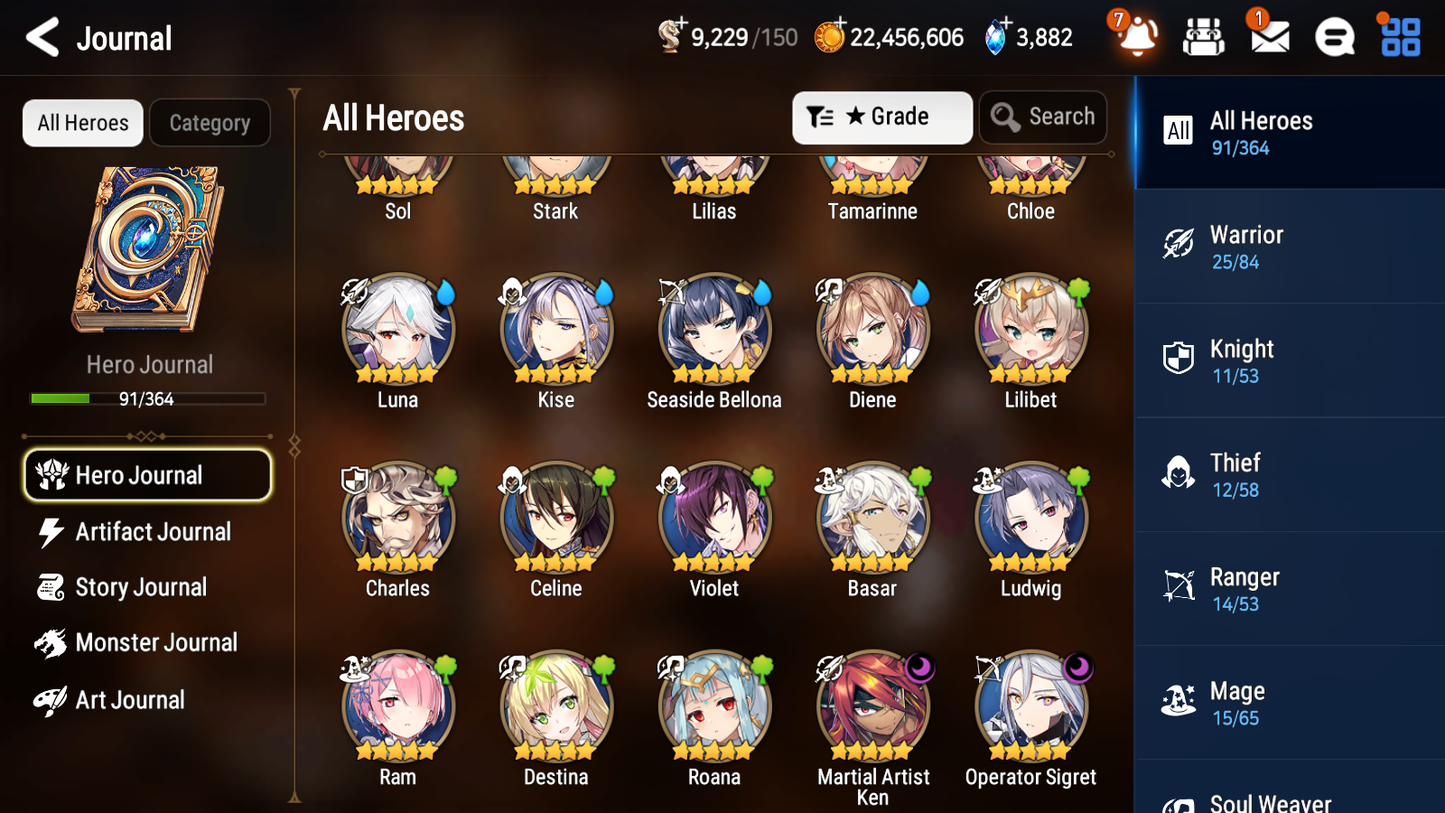Open the Monster Journal
The height and width of the screenshot is (813, 1445).
tap(157, 643)
